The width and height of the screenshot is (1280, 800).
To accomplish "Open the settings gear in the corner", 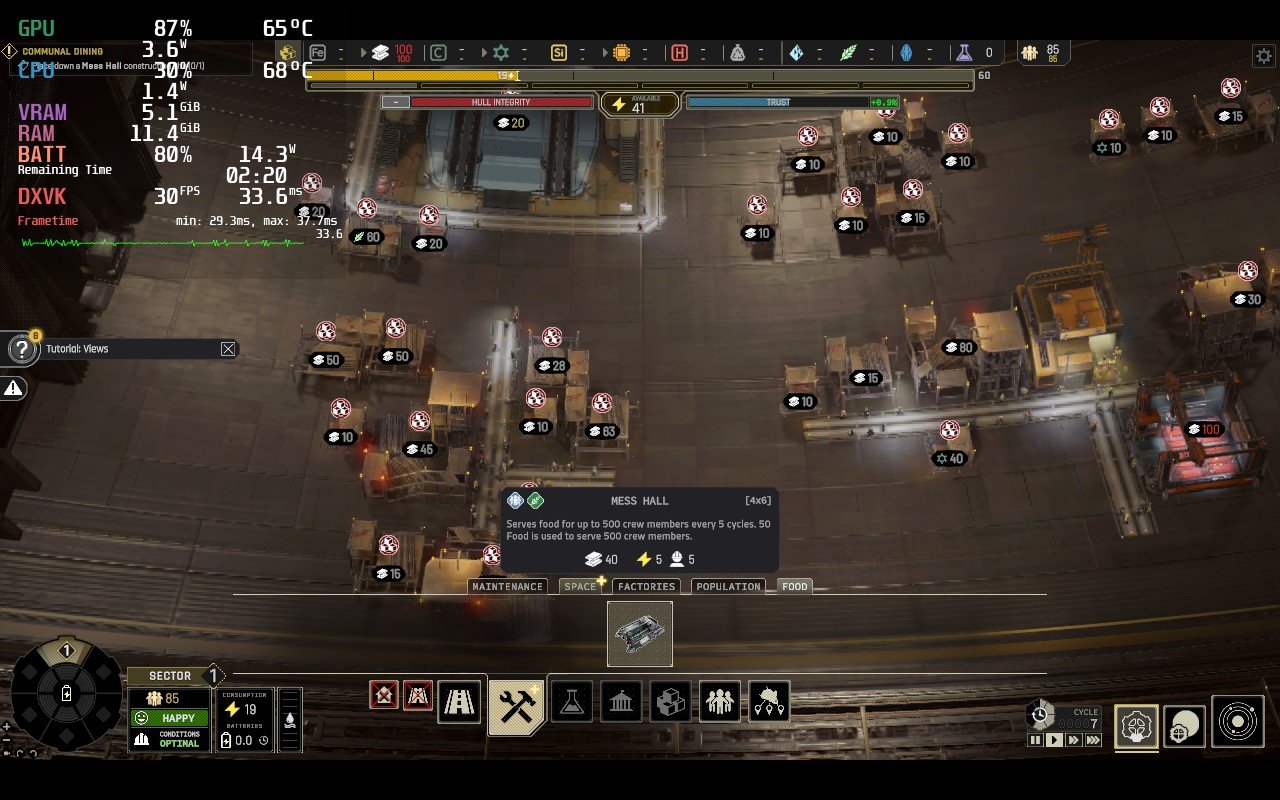I will coord(1263,55).
